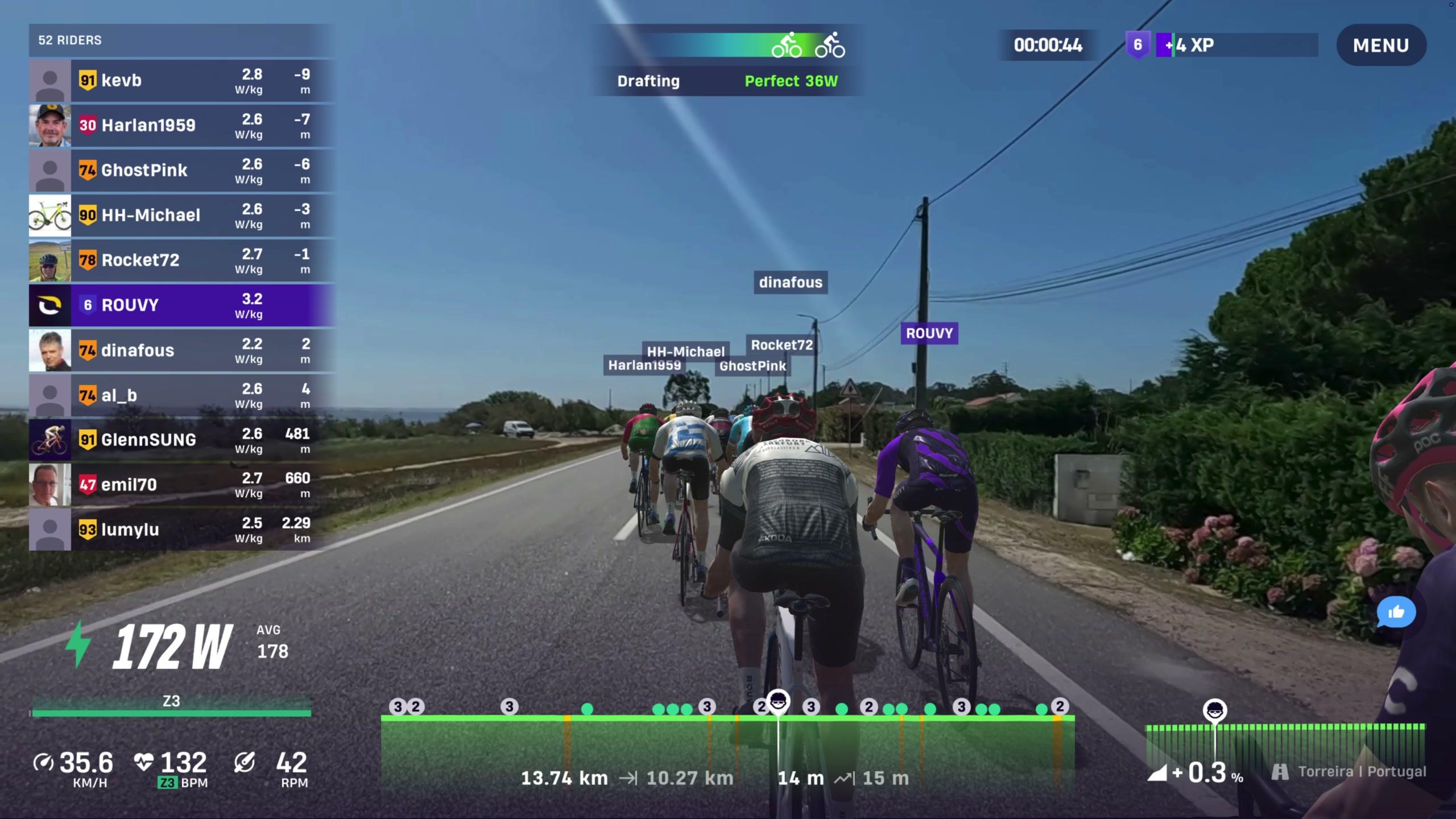
Task: Choose the lumylu rider row
Action: (182, 530)
